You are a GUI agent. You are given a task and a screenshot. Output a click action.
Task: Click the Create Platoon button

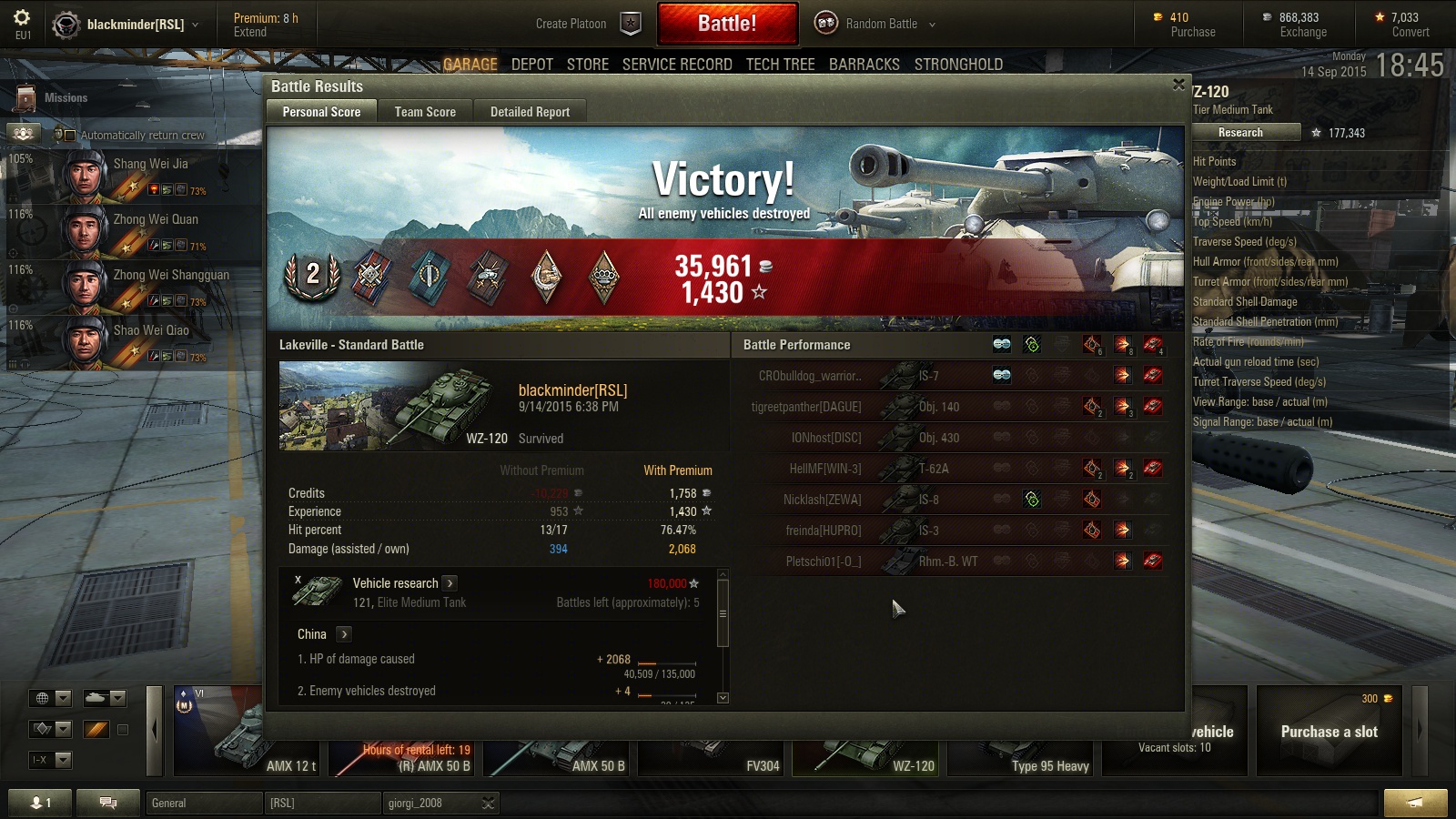587,24
